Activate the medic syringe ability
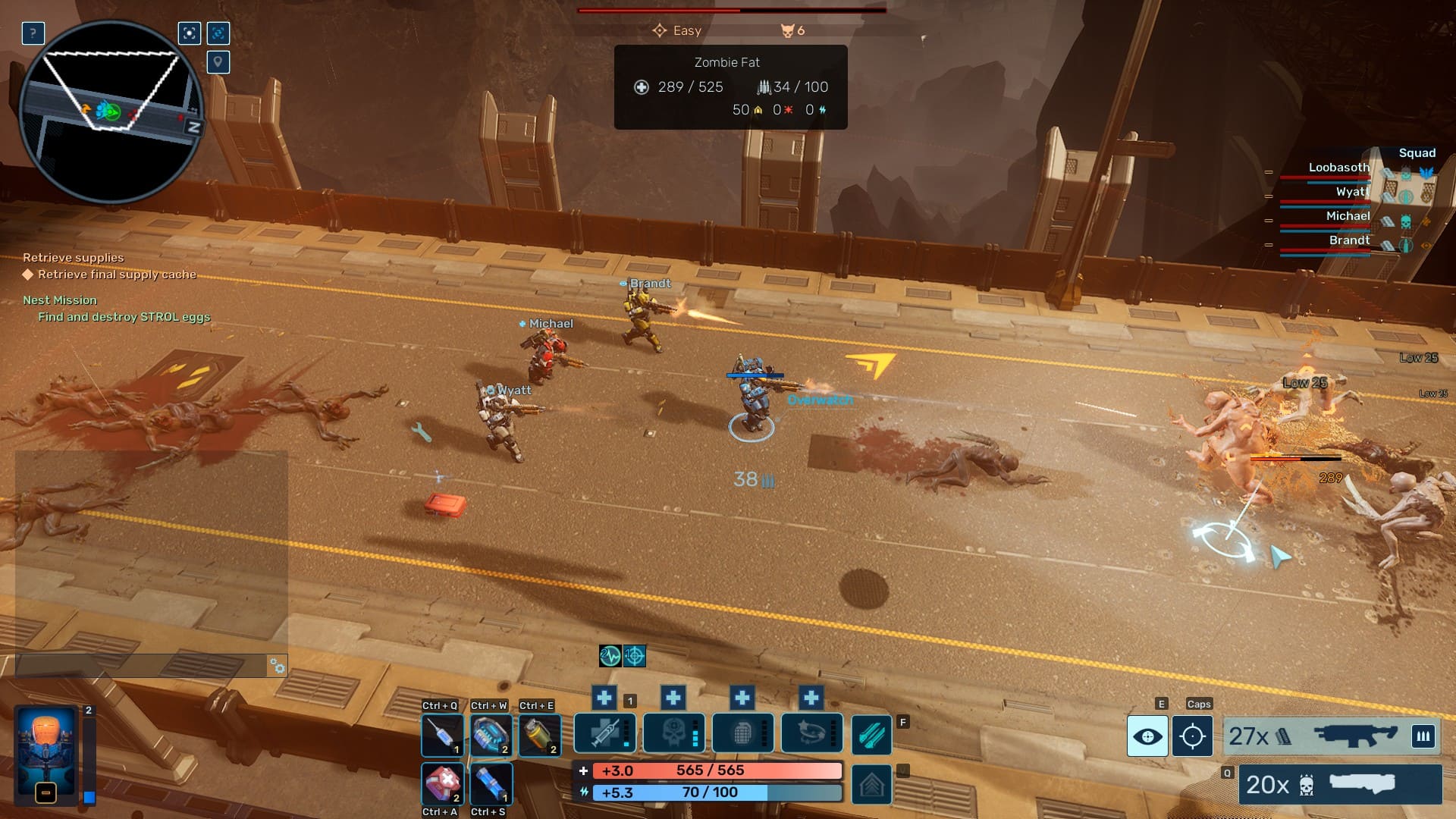Viewport: 1456px width, 819px height. (604, 733)
